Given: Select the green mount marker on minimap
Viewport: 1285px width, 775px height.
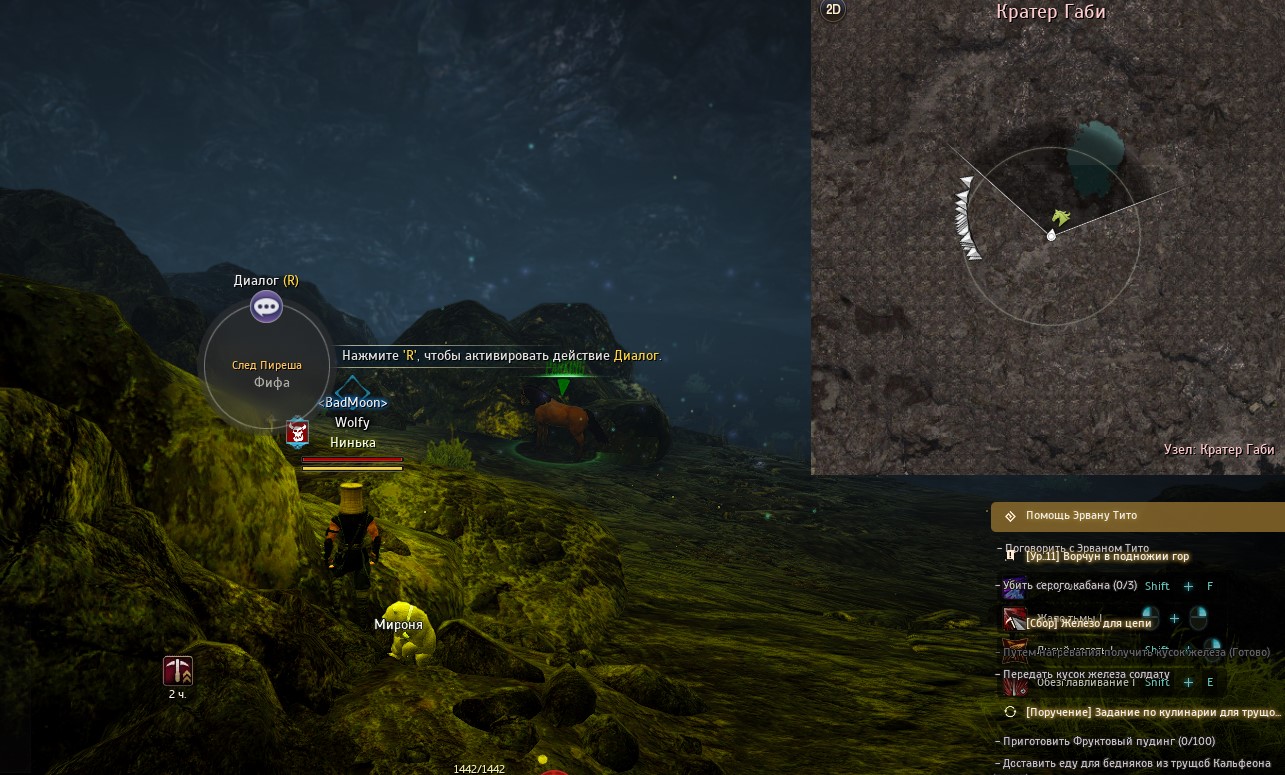Looking at the screenshot, I should click(1061, 216).
